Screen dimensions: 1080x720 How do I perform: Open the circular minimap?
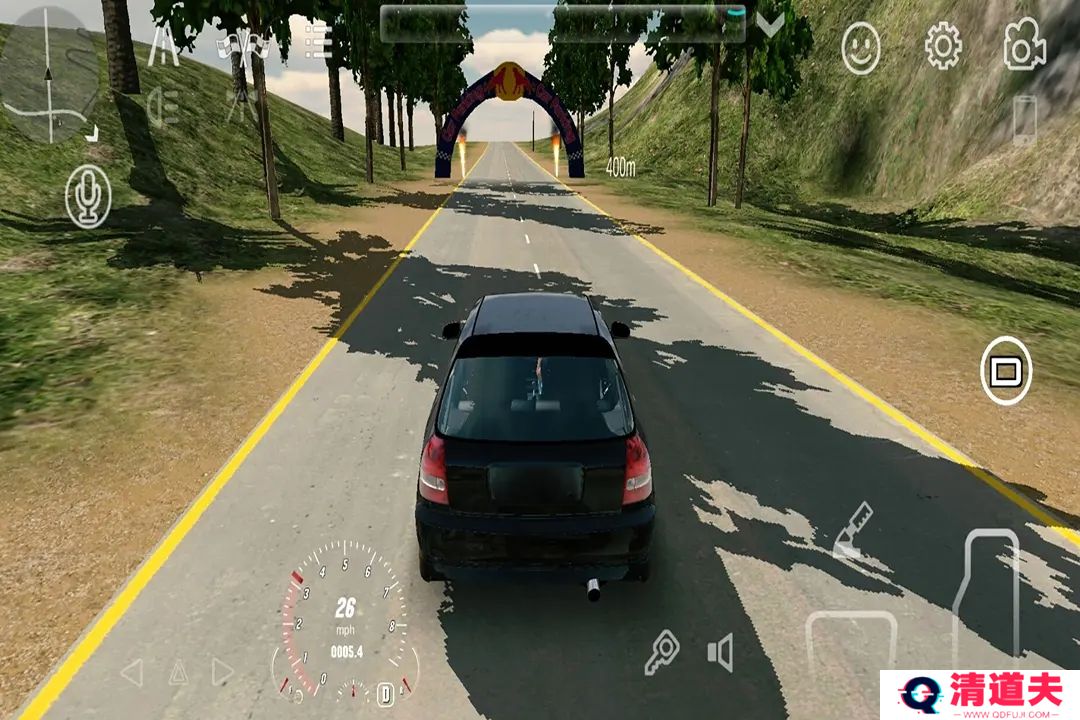pyautogui.click(x=48, y=75)
